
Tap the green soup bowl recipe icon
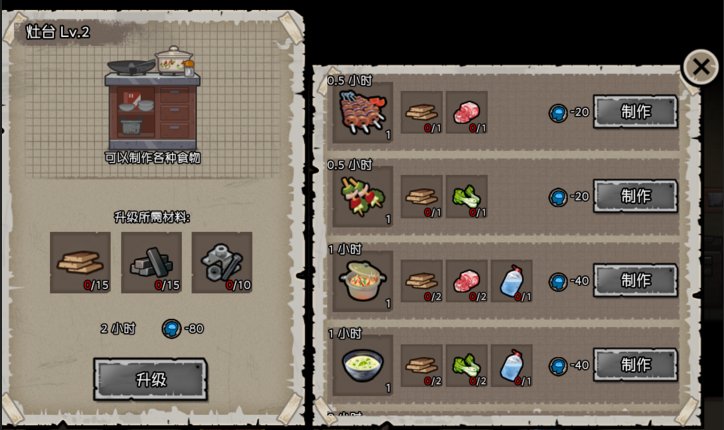(x=362, y=365)
